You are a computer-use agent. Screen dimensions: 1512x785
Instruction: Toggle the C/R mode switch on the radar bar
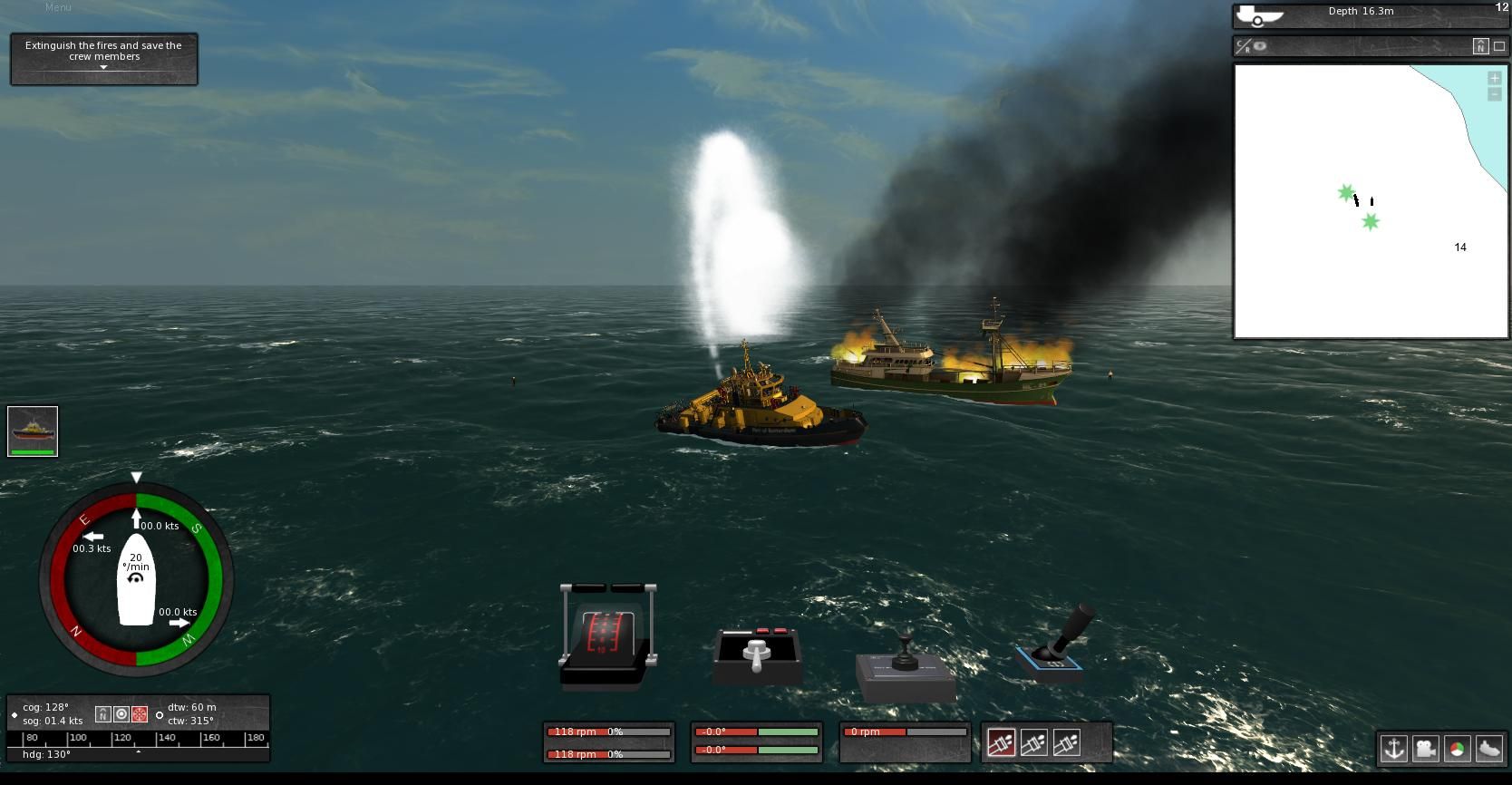(x=1243, y=45)
